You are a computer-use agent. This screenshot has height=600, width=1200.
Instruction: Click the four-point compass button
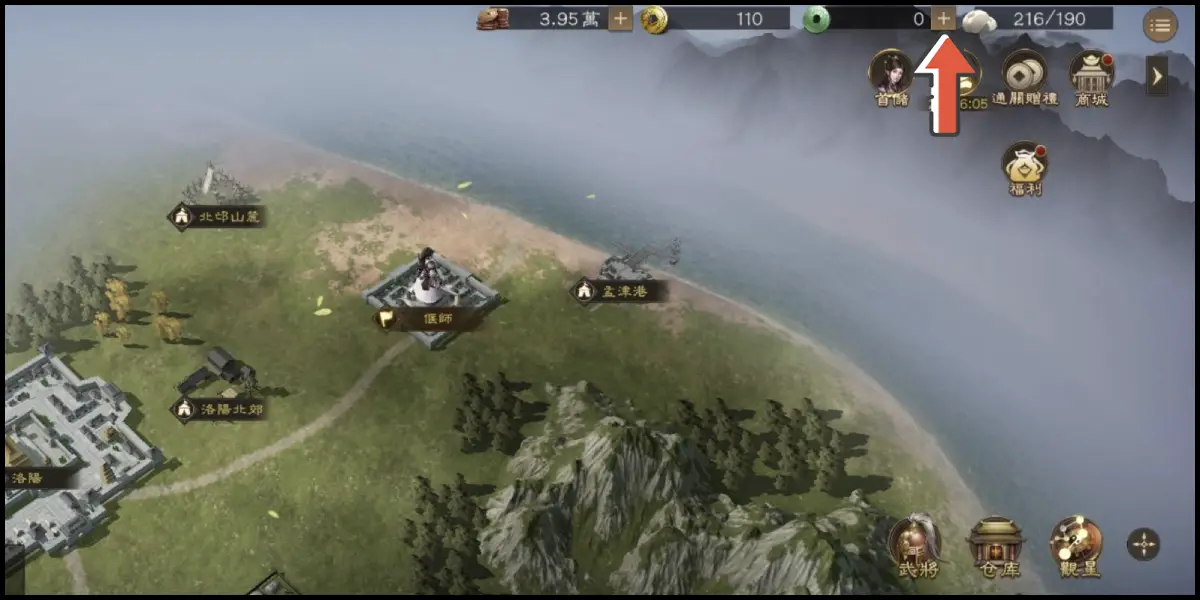[1143, 544]
